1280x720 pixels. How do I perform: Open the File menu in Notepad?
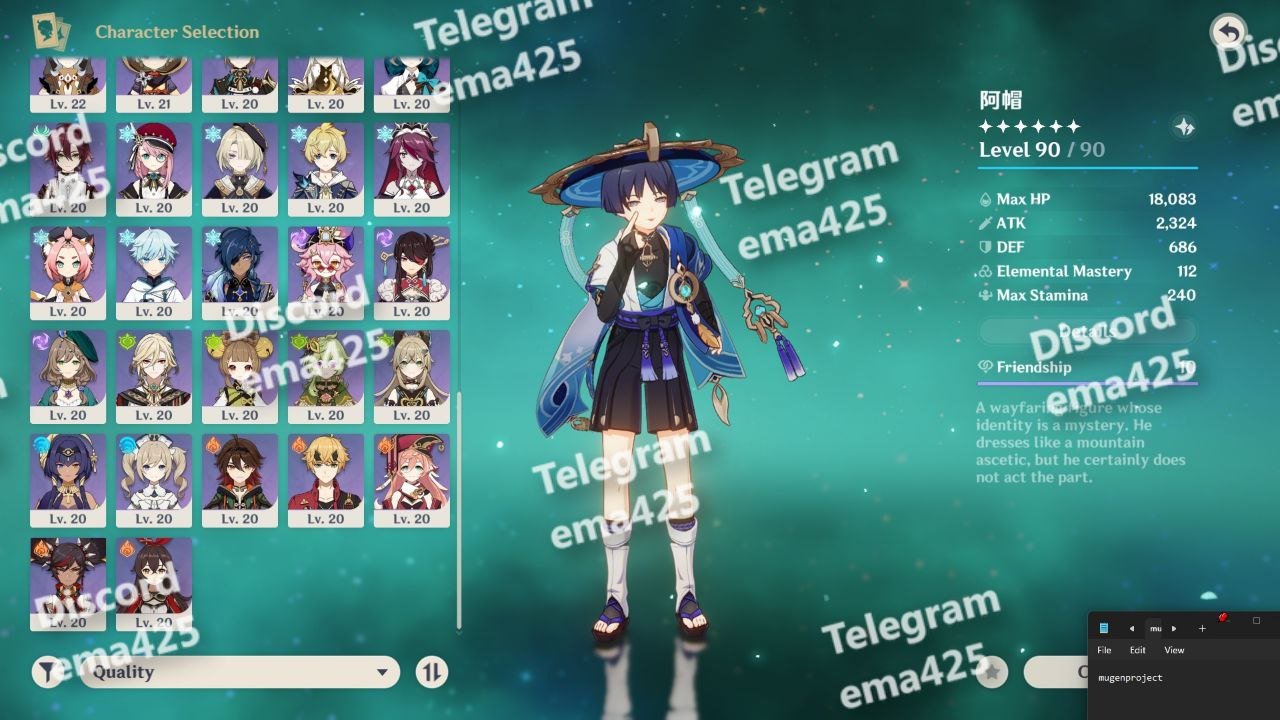(x=1104, y=650)
